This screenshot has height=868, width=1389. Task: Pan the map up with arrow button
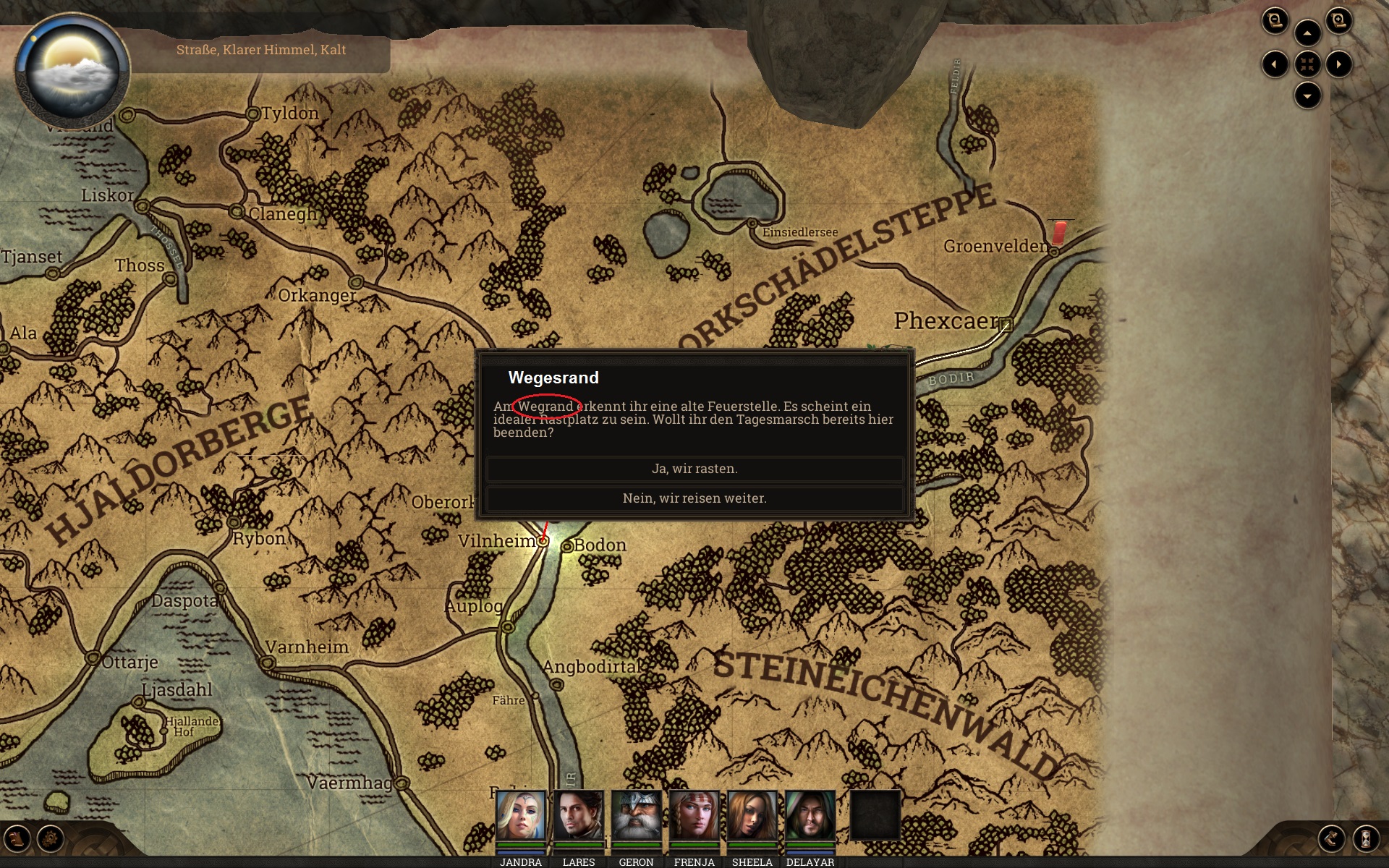click(x=1307, y=33)
